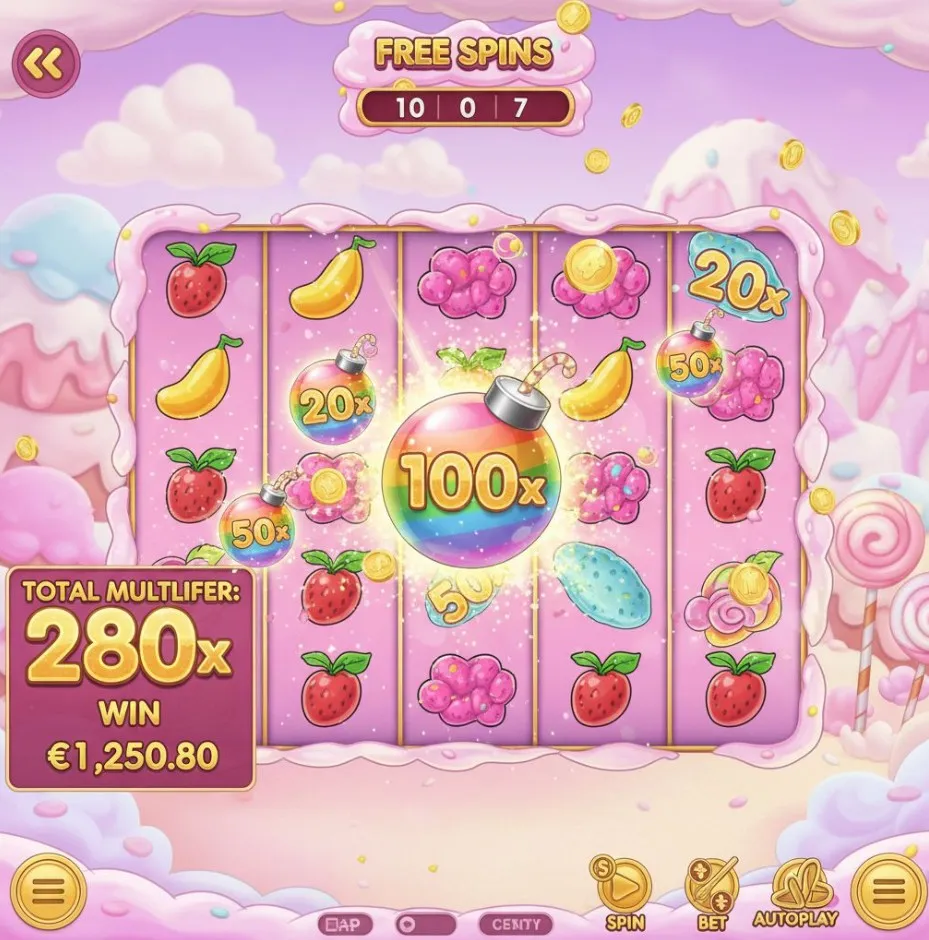This screenshot has width=929, height=940.
Task: Open the hamburger menu beneath the win panel
Action: coord(45,887)
